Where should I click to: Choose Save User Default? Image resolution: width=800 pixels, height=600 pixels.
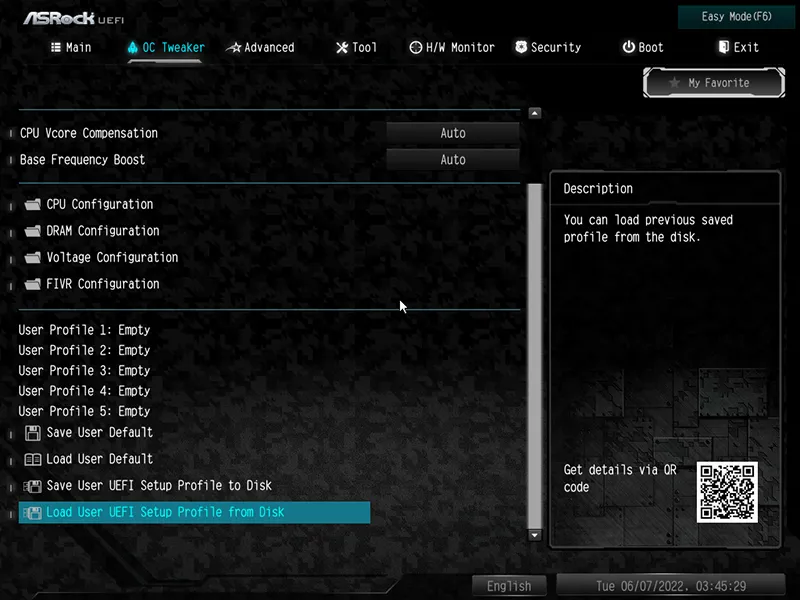[99, 433]
